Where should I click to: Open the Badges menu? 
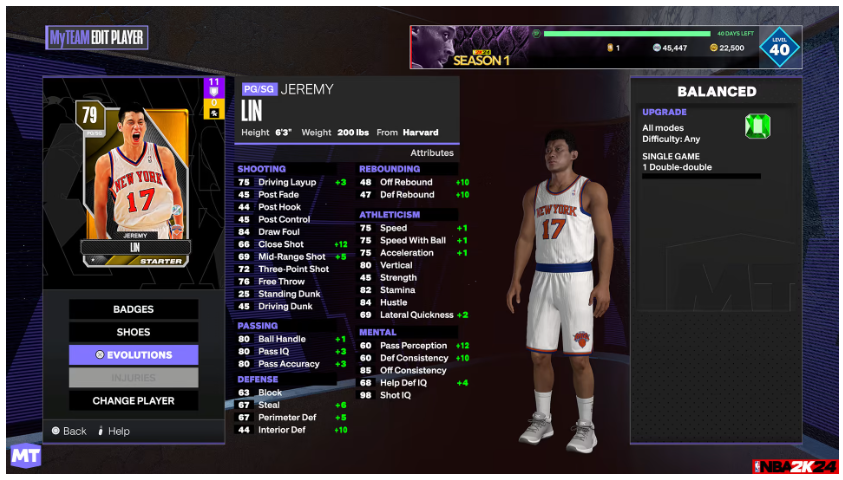pos(133,310)
